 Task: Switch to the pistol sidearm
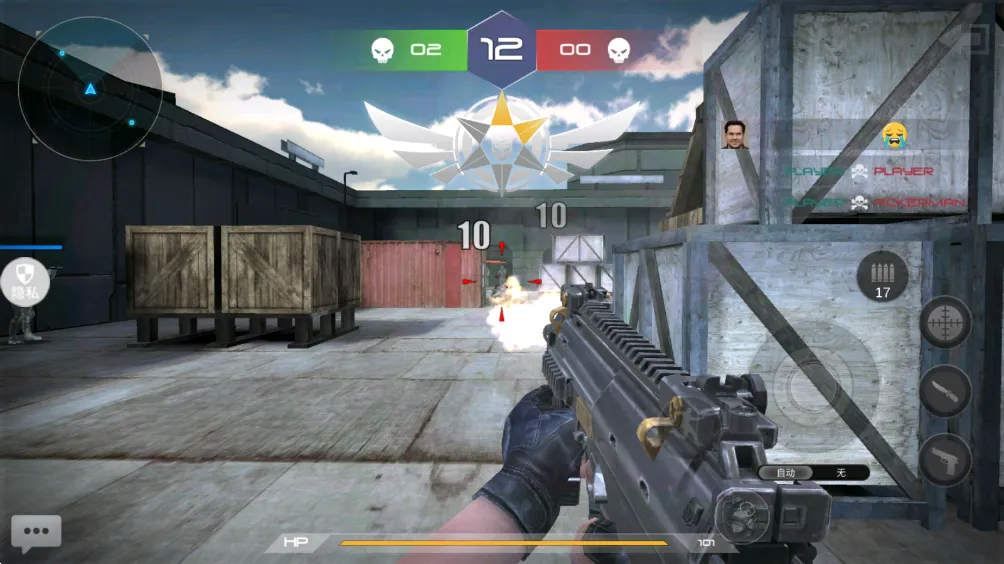click(945, 459)
